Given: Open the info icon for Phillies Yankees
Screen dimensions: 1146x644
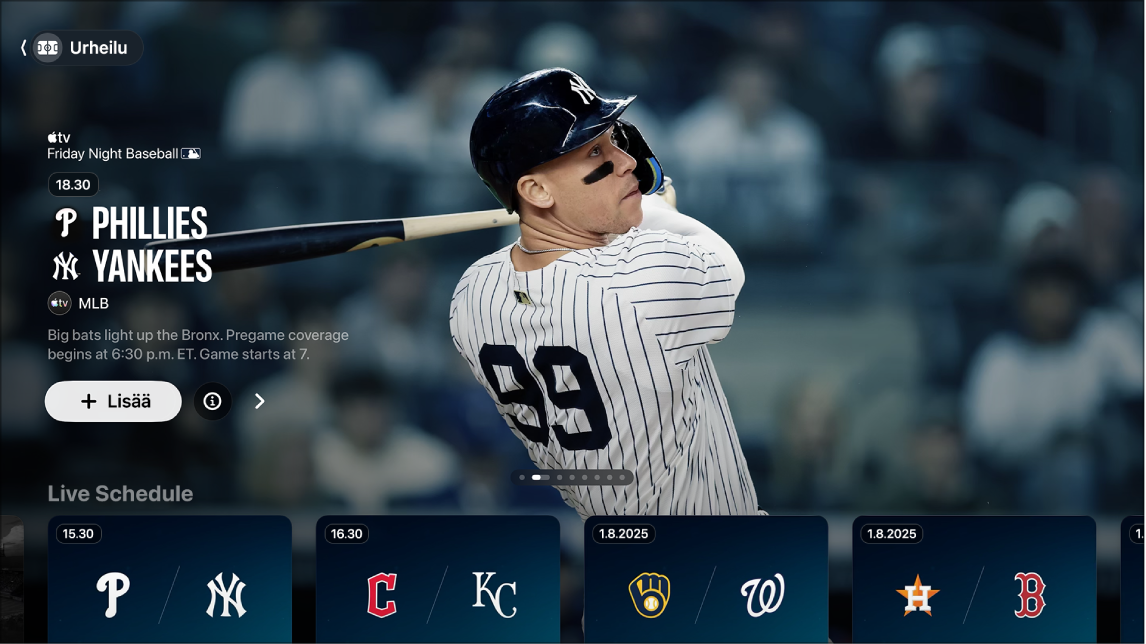Looking at the screenshot, I should (x=212, y=401).
